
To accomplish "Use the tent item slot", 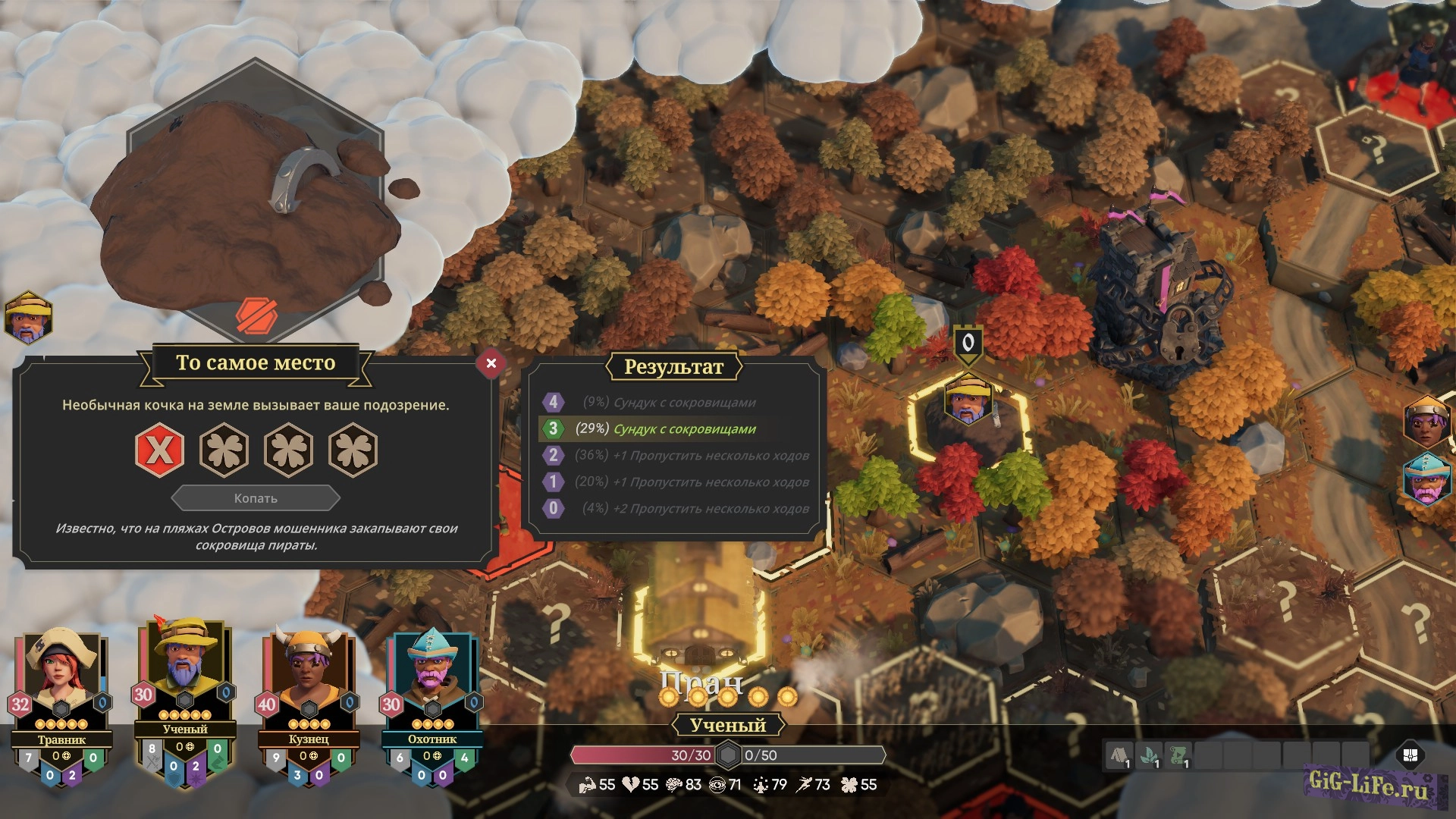I will point(1119,755).
